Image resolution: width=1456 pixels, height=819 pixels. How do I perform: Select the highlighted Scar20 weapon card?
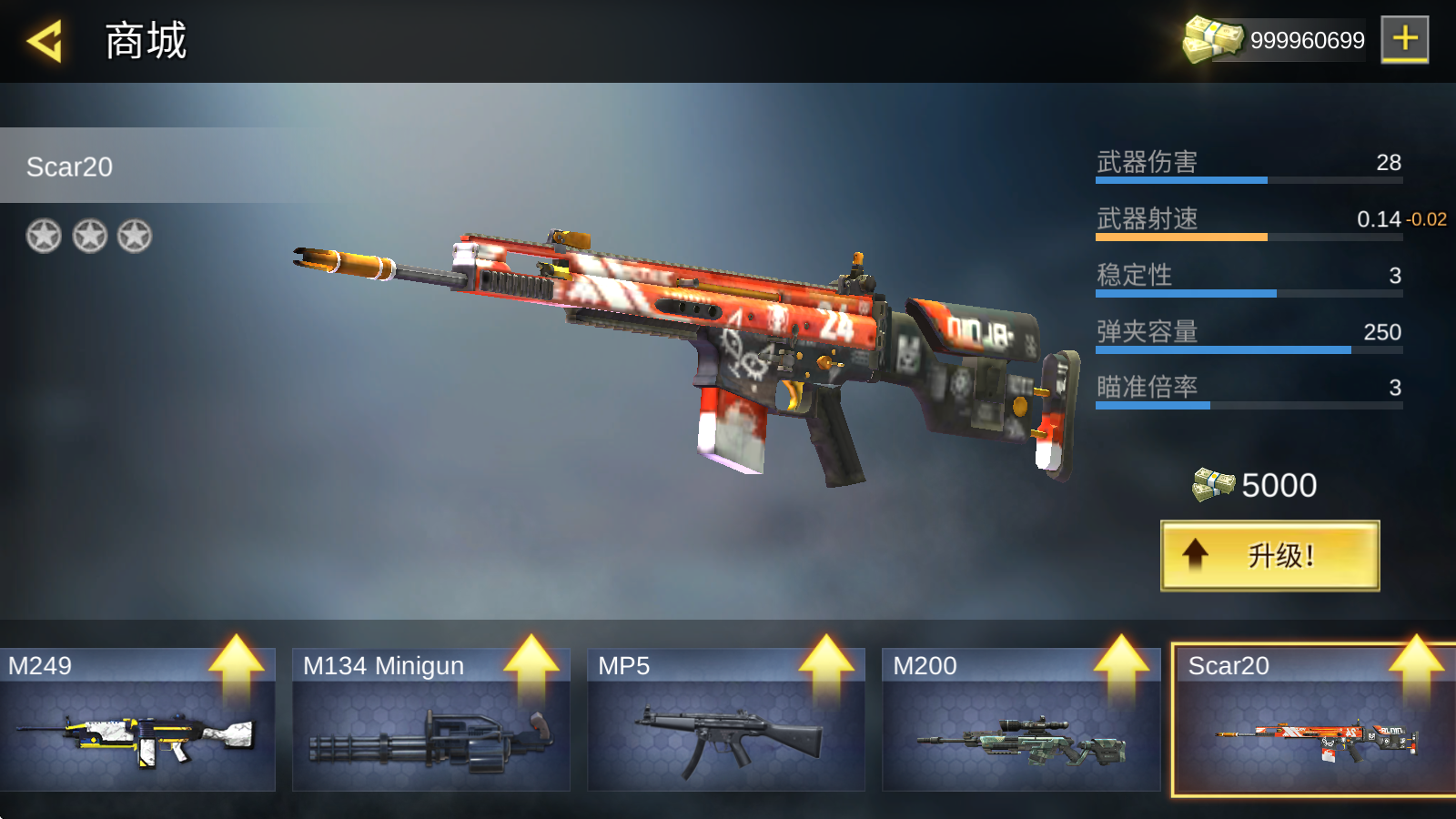tap(1313, 721)
